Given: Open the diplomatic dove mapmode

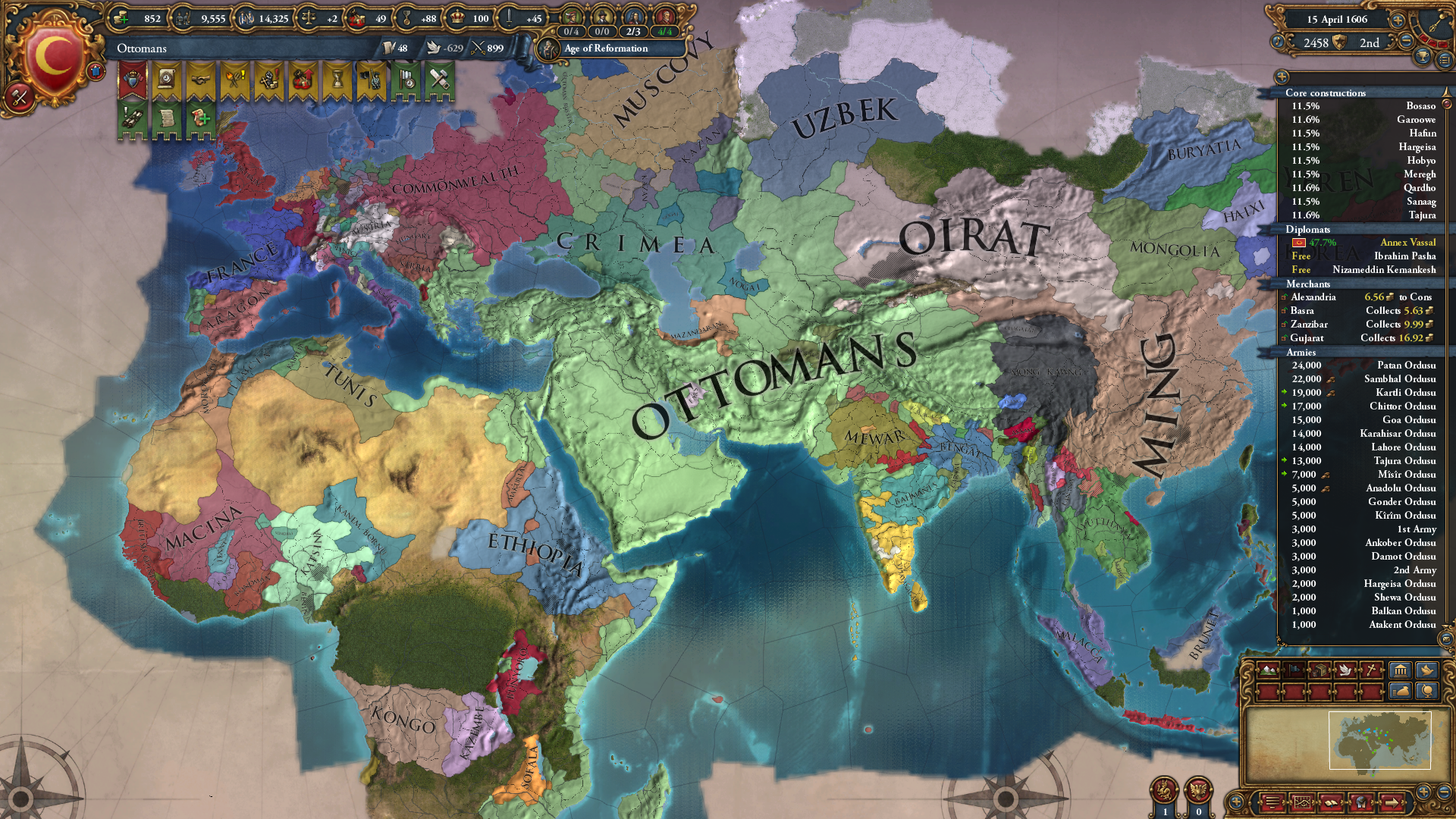Looking at the screenshot, I should click(1346, 670).
